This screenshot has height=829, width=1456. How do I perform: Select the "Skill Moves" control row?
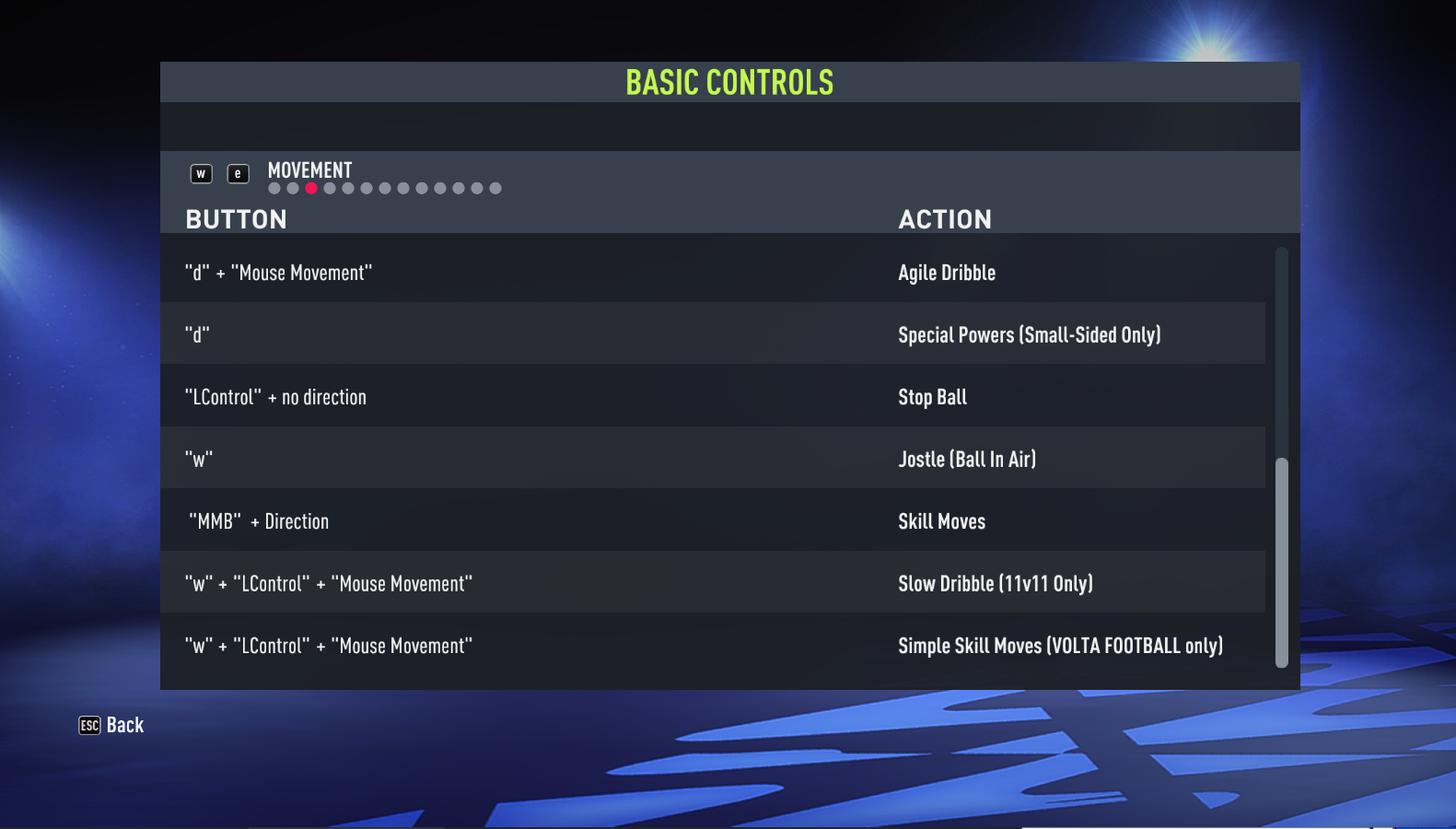click(645, 520)
